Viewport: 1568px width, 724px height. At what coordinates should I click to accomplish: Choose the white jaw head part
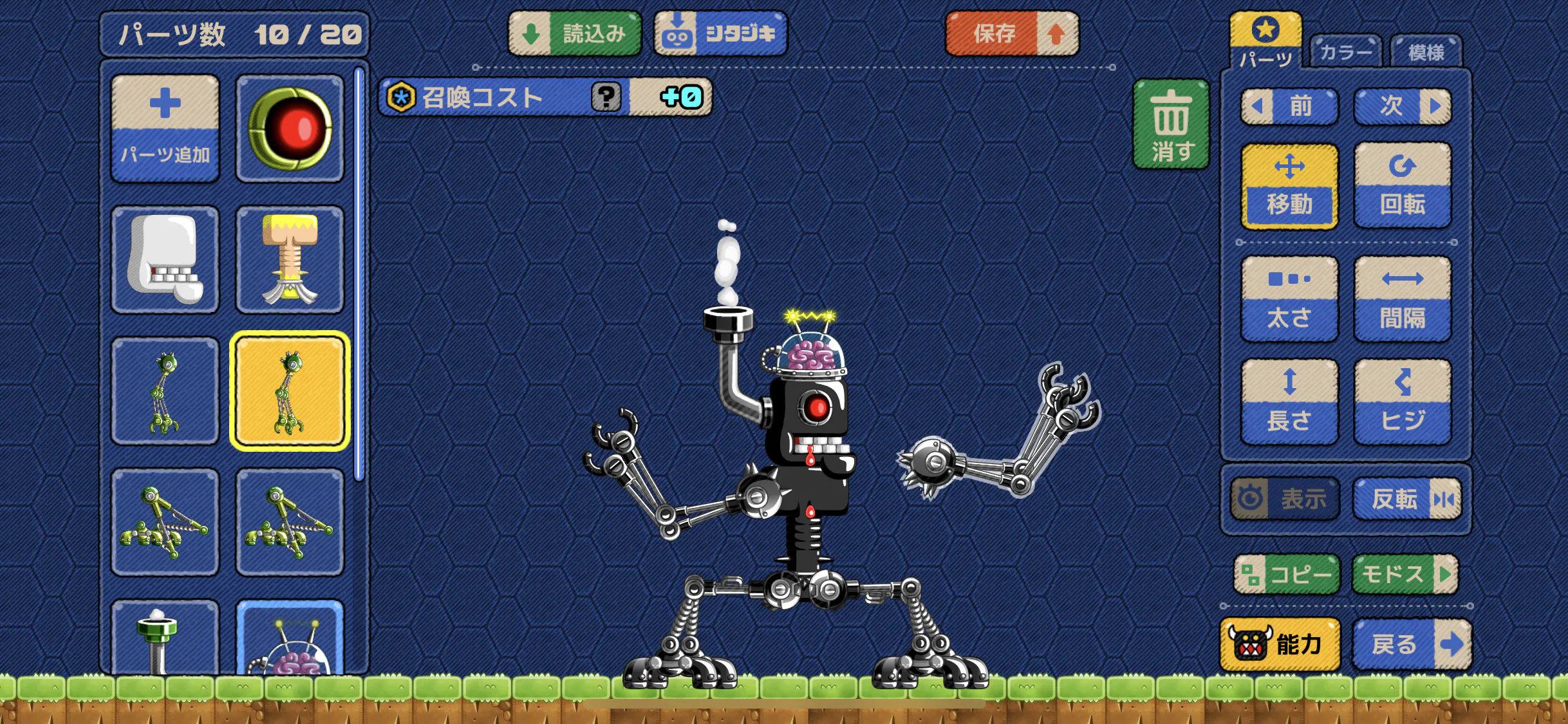(165, 259)
